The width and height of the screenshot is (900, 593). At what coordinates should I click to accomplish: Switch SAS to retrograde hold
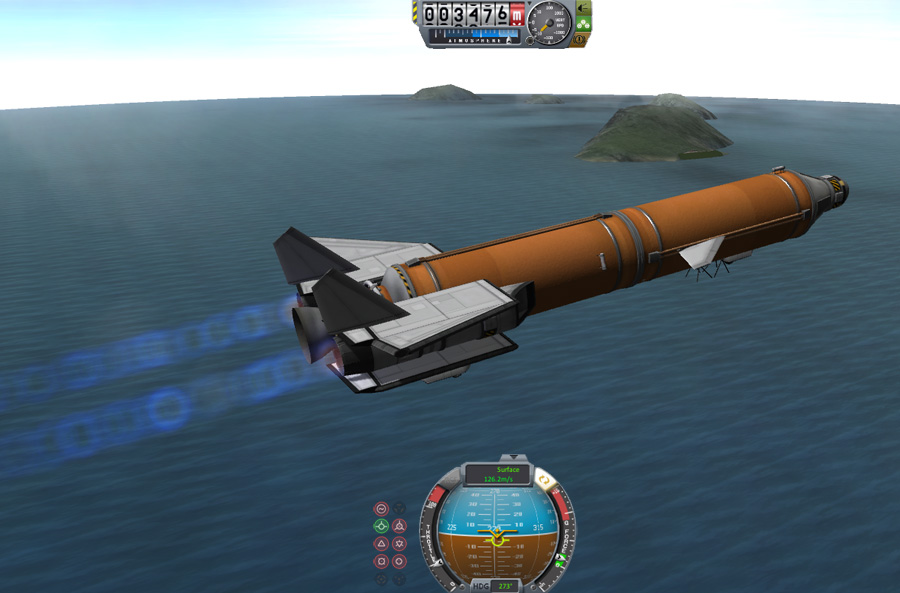[399, 526]
